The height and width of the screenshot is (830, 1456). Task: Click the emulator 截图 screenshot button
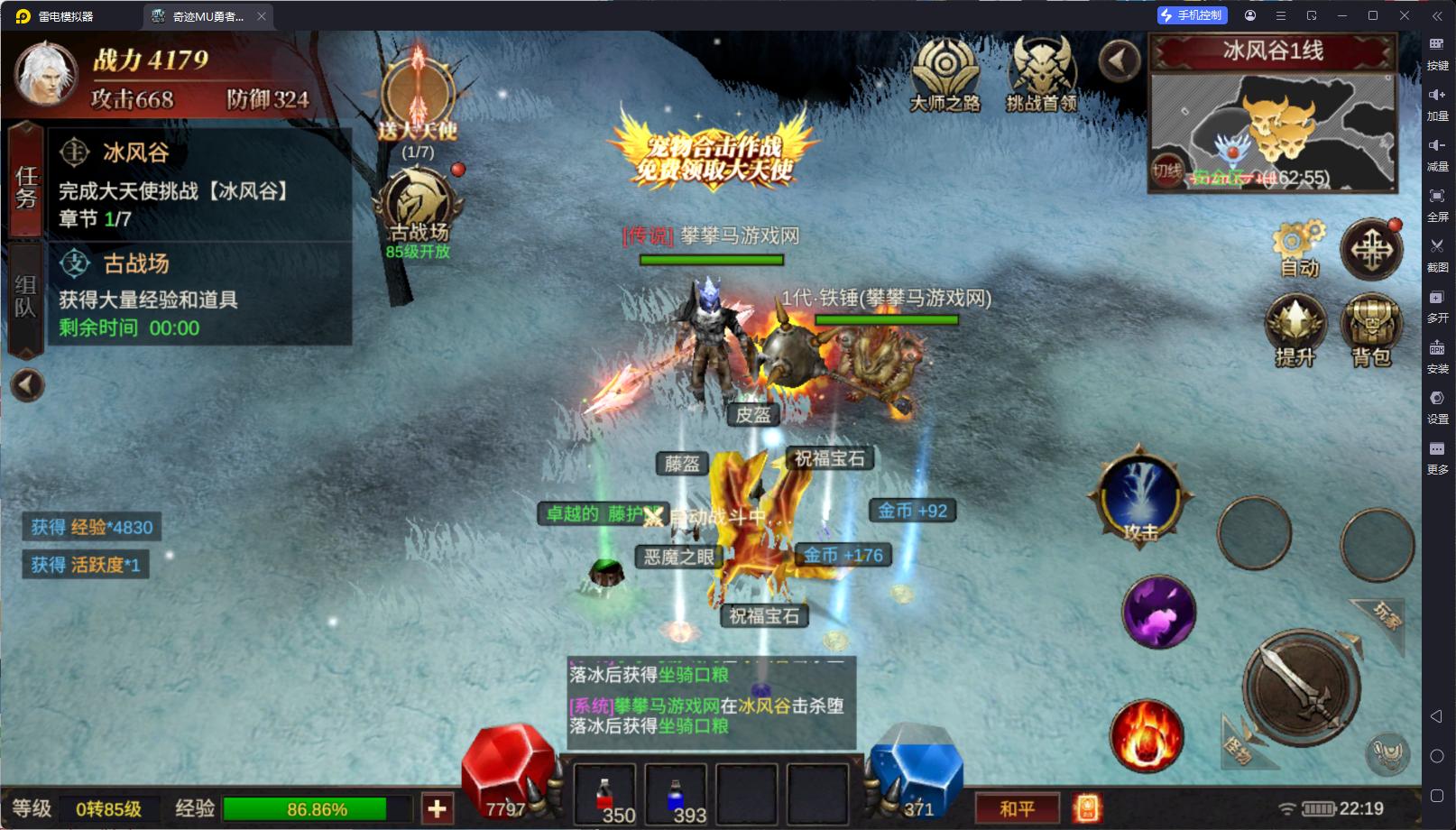[x=1437, y=253]
